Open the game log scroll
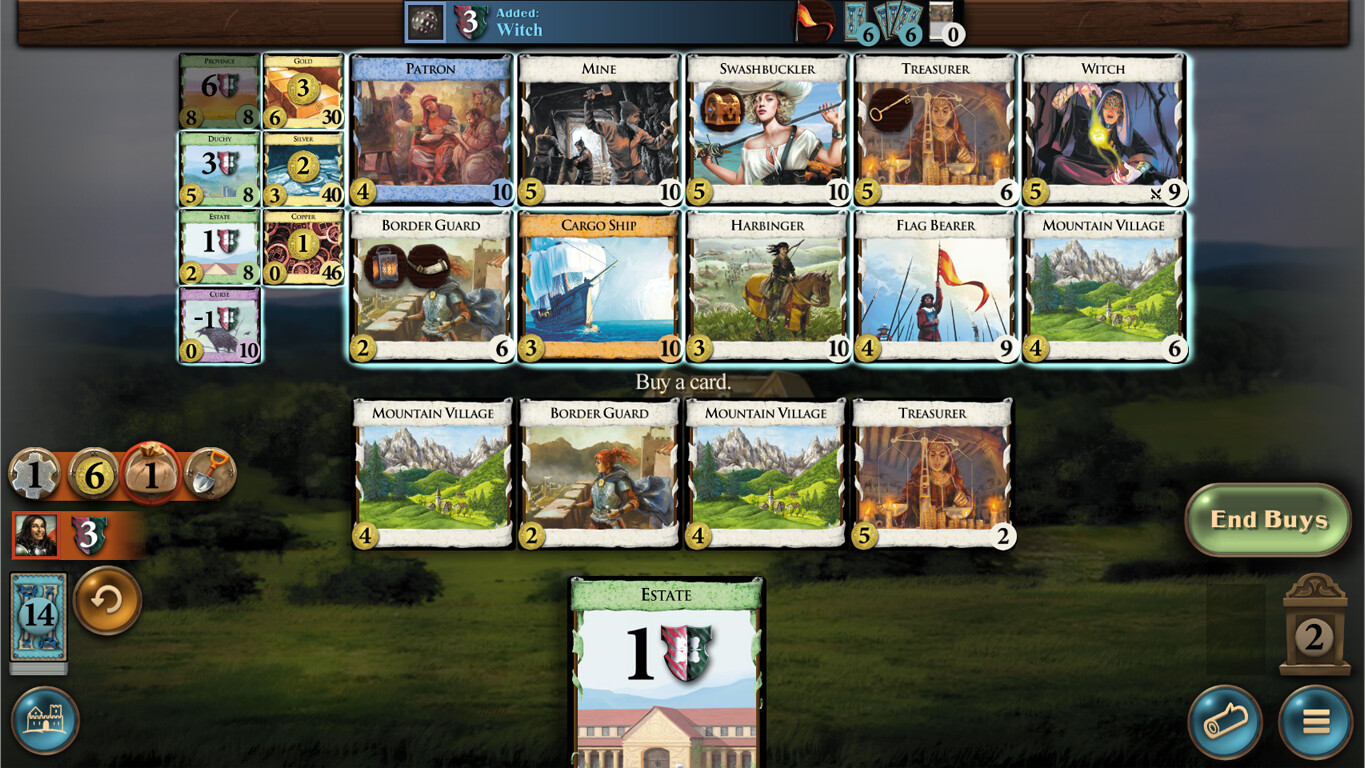 [1226, 722]
